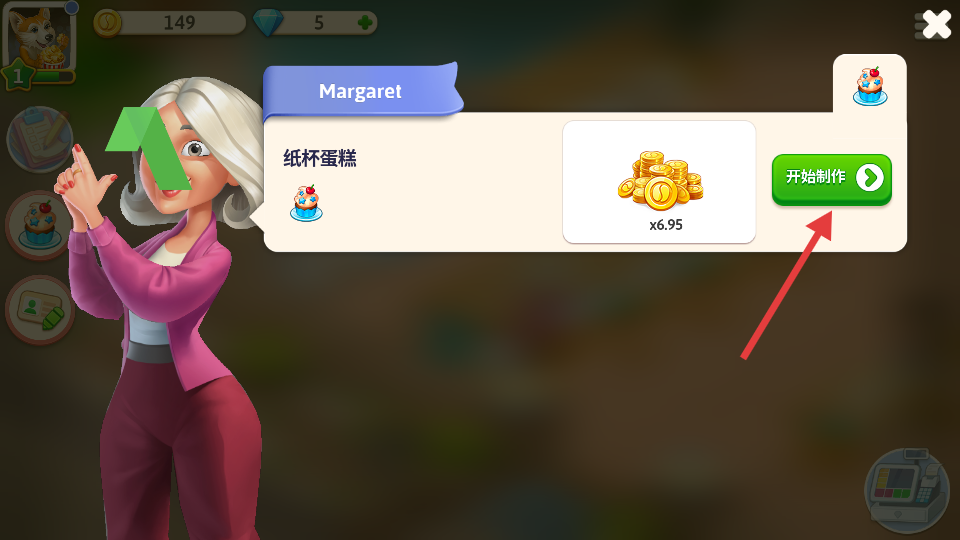
Task: Close the order dialog with the X
Action: tap(935, 24)
